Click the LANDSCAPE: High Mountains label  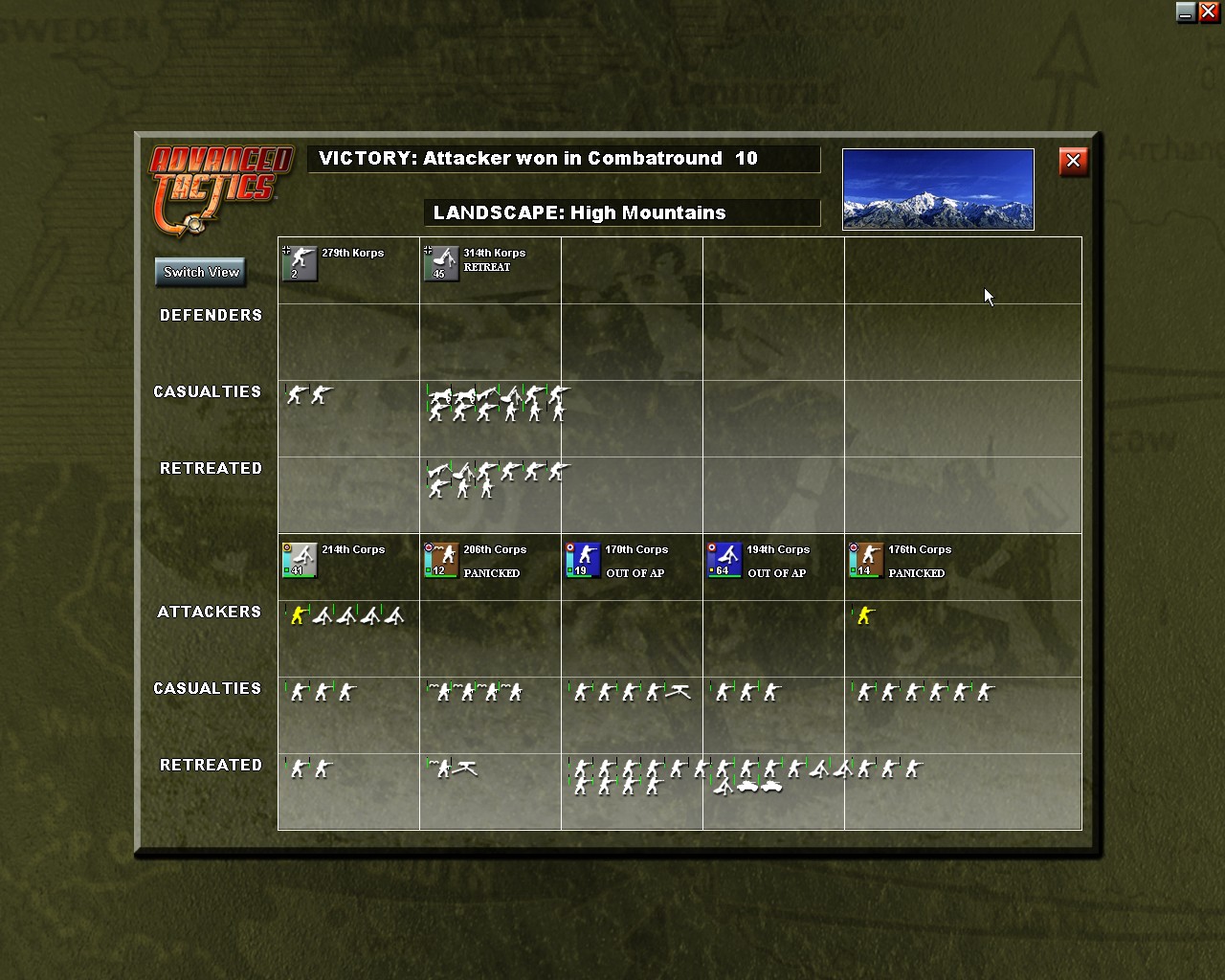[x=622, y=212]
